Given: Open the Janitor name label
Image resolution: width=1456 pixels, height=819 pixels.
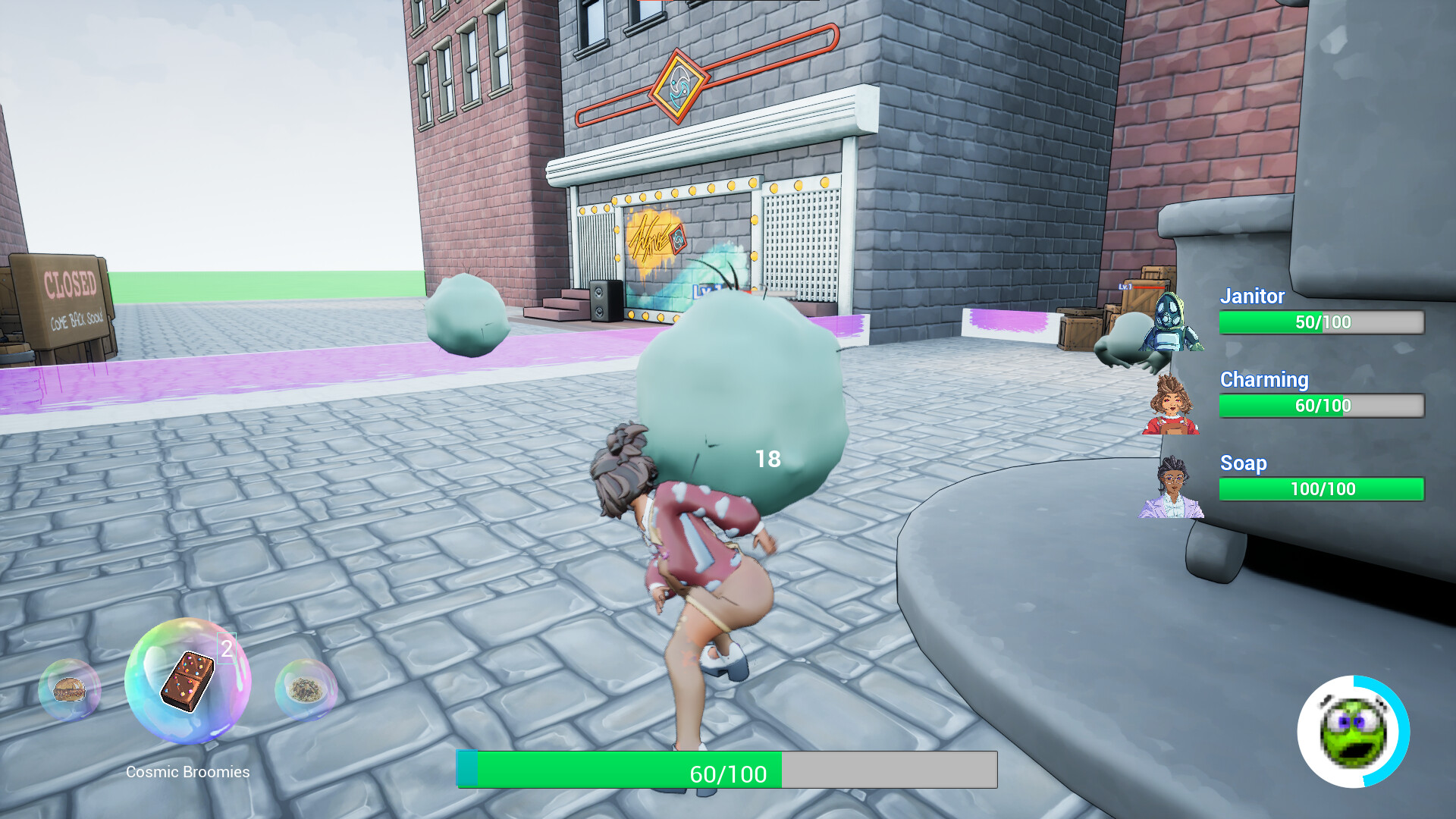Looking at the screenshot, I should (1252, 297).
